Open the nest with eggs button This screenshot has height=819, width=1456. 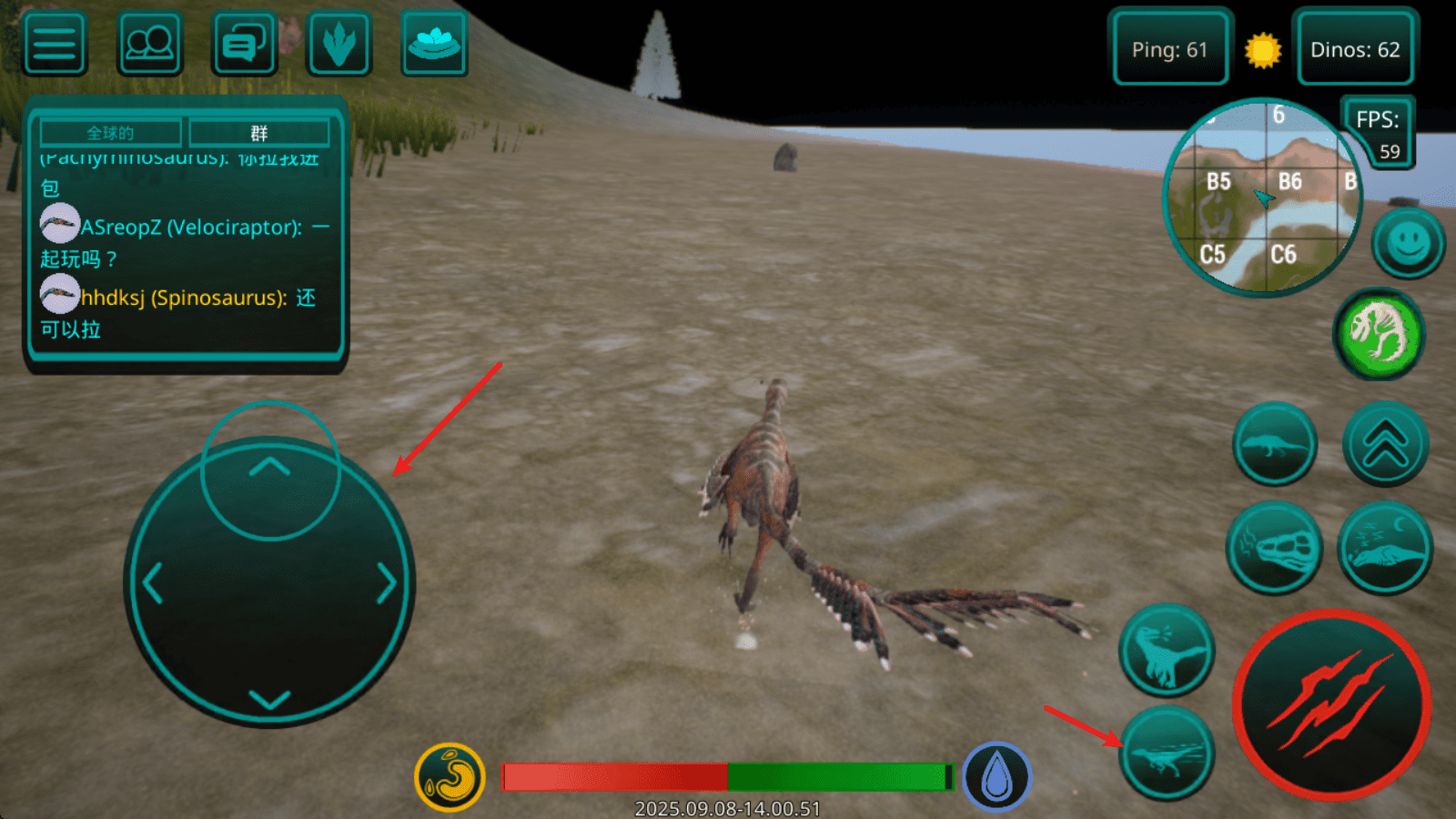pos(434,44)
